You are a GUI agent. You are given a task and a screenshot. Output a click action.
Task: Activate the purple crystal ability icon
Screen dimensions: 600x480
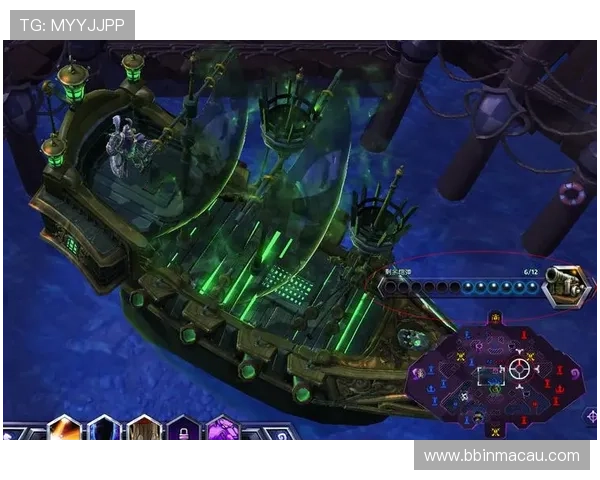(222, 431)
